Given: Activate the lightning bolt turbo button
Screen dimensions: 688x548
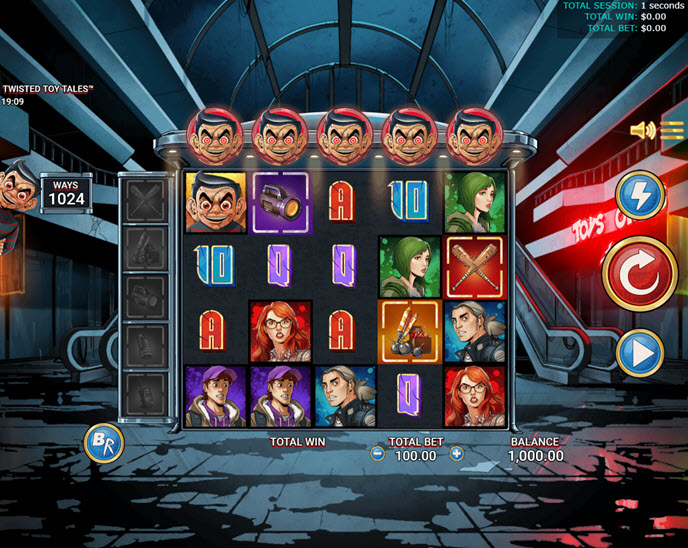Looking at the screenshot, I should (x=638, y=195).
